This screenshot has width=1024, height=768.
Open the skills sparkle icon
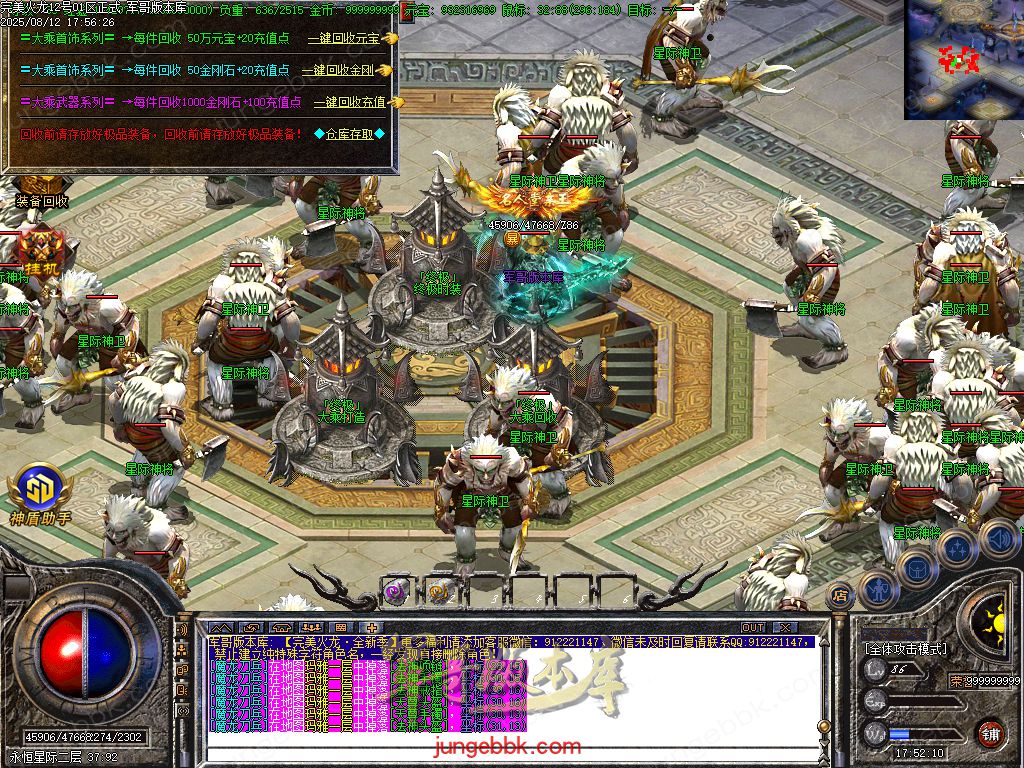coord(957,548)
